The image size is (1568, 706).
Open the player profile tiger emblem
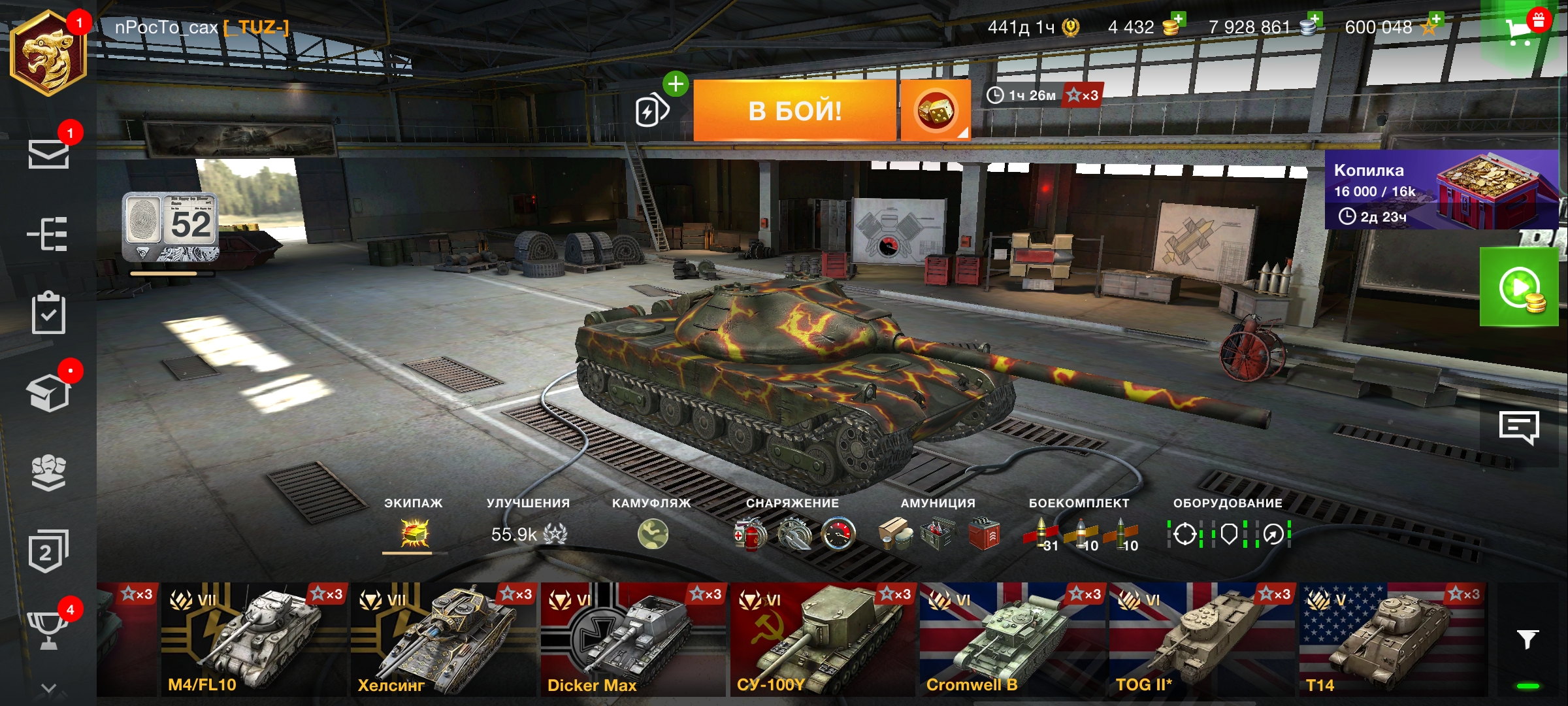point(48,54)
